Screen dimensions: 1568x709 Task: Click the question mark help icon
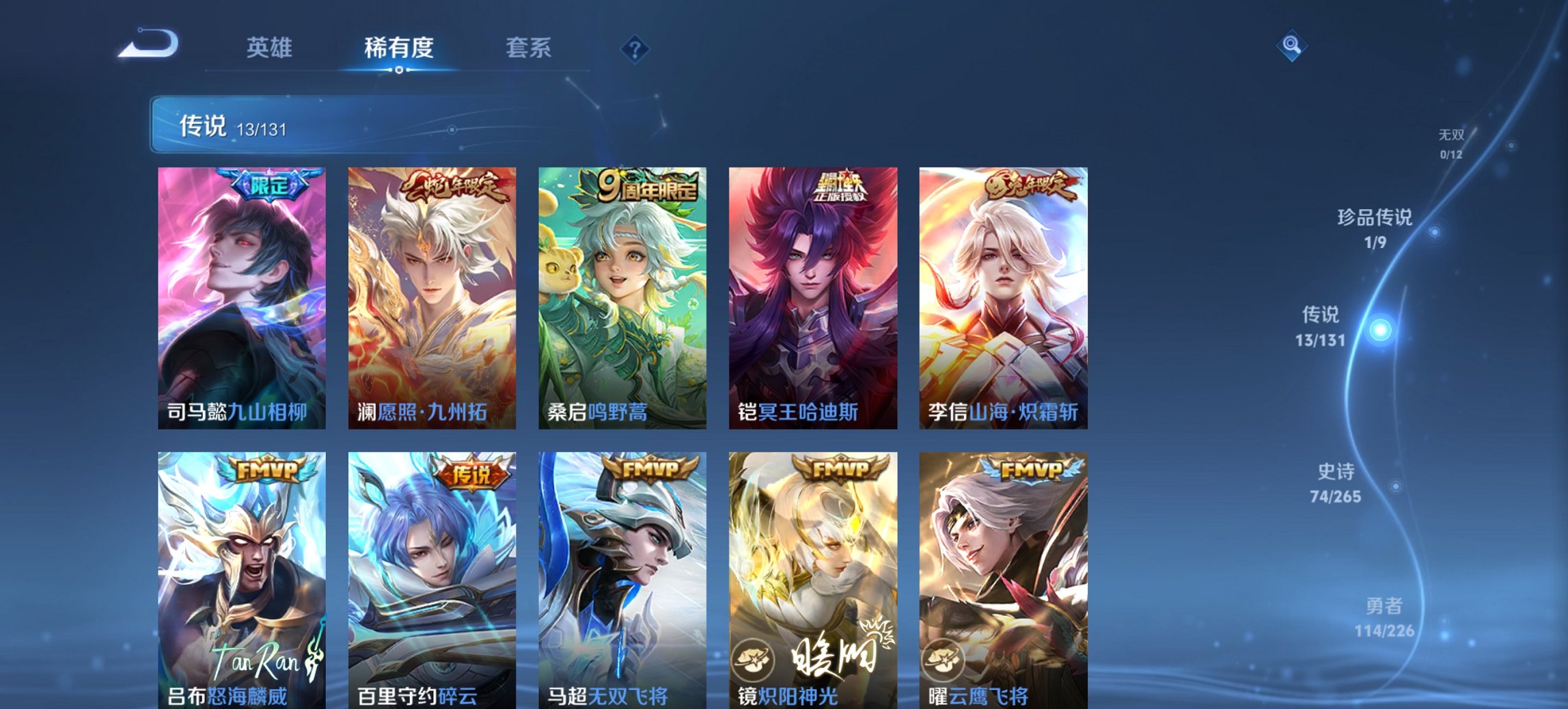pos(635,48)
